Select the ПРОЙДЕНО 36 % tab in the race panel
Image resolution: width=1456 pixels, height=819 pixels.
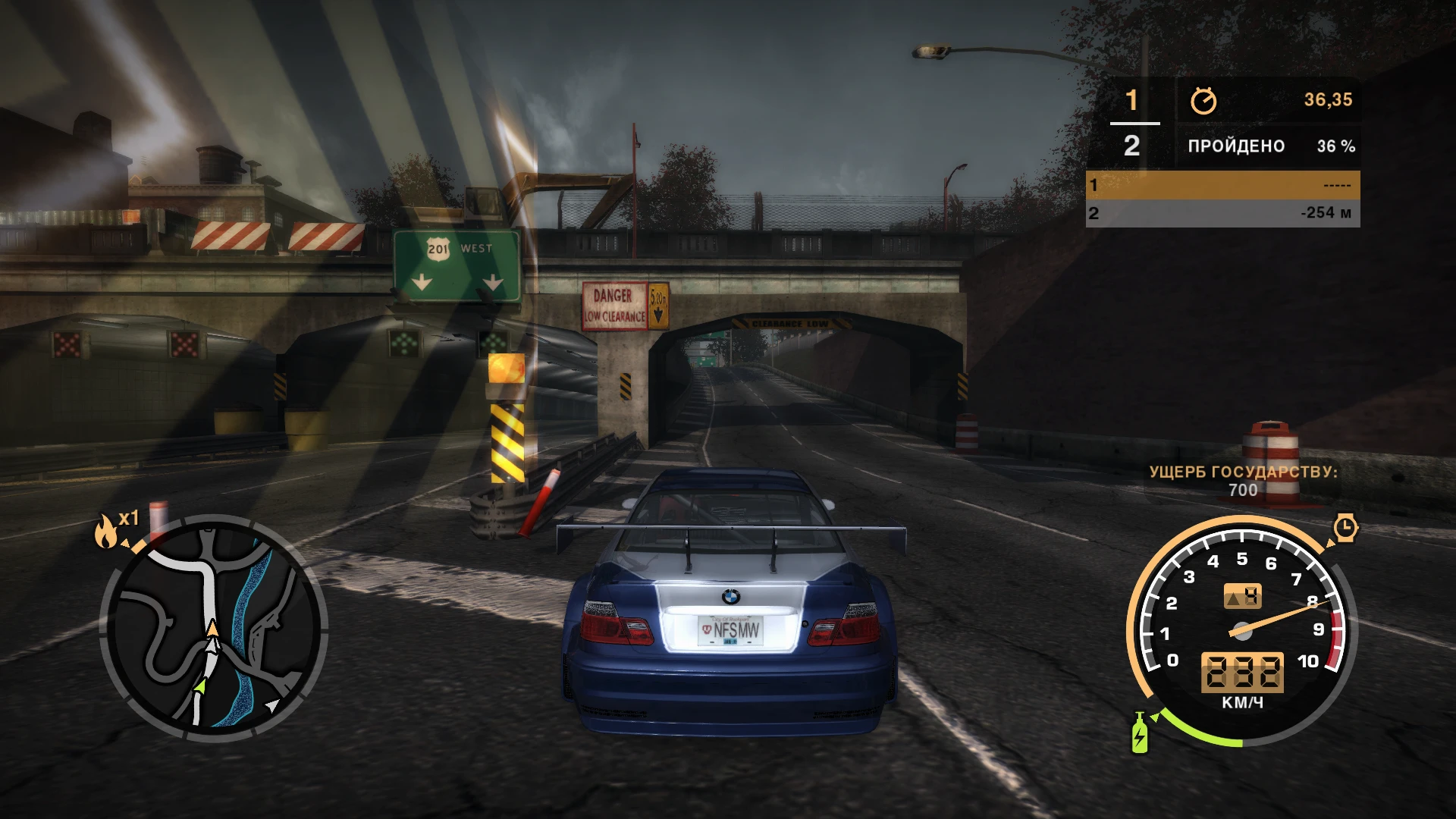(1237, 145)
